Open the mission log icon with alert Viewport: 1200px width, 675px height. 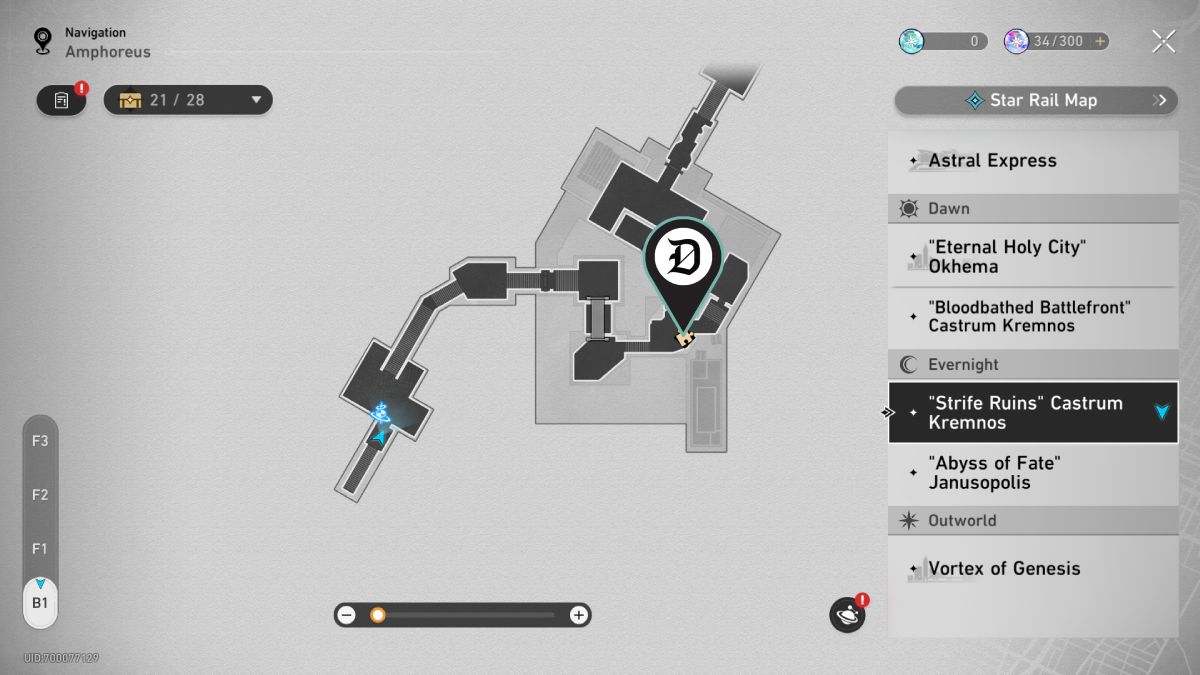click(x=62, y=100)
